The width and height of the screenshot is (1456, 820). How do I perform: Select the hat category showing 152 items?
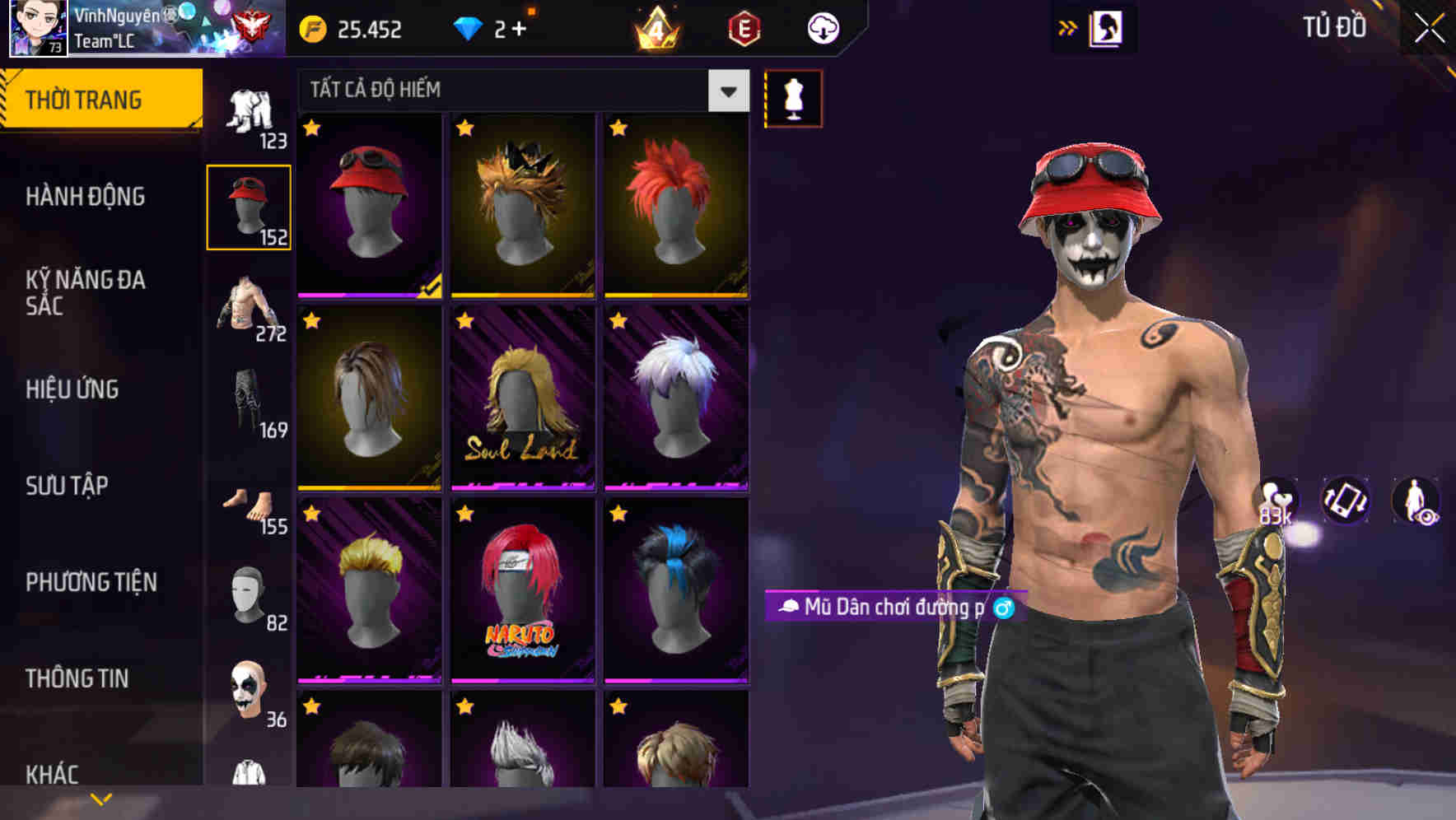pos(249,206)
